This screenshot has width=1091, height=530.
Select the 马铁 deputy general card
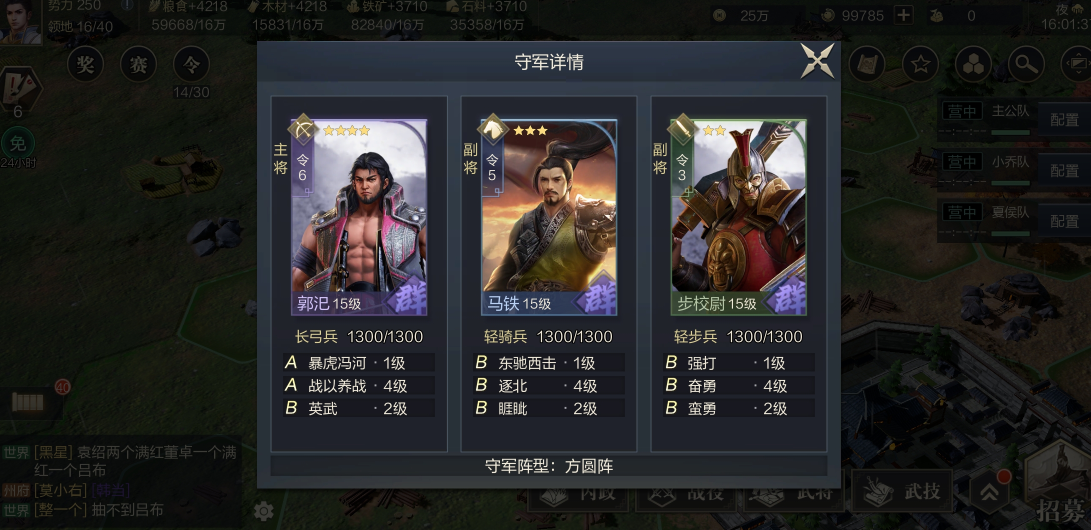549,218
